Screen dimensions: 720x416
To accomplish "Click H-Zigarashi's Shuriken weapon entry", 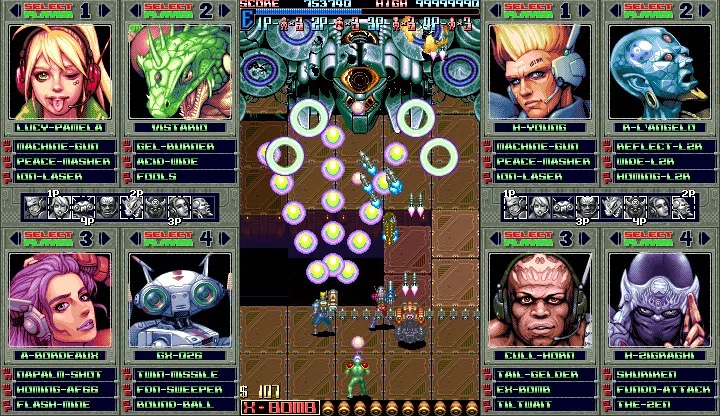I will (659, 373).
